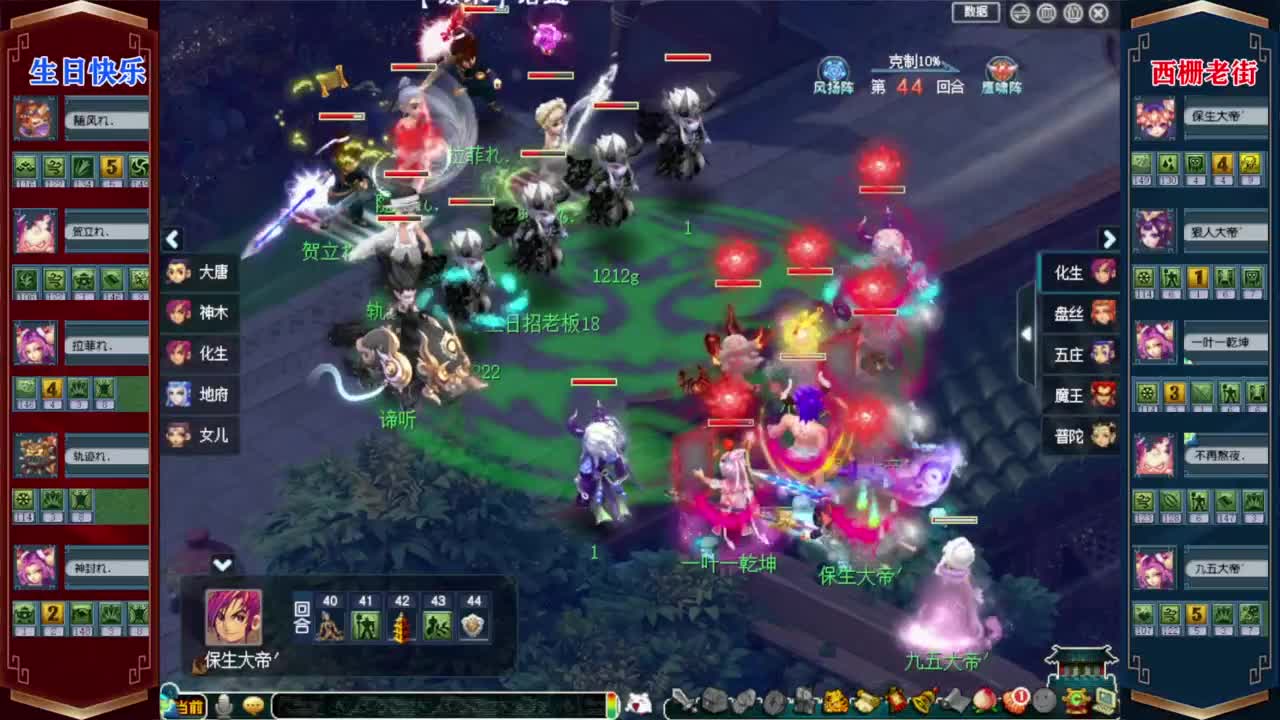This screenshot has width=1280, height=720.
Task: Expand the right panel using the right chevron arrow
Action: (x=1109, y=240)
